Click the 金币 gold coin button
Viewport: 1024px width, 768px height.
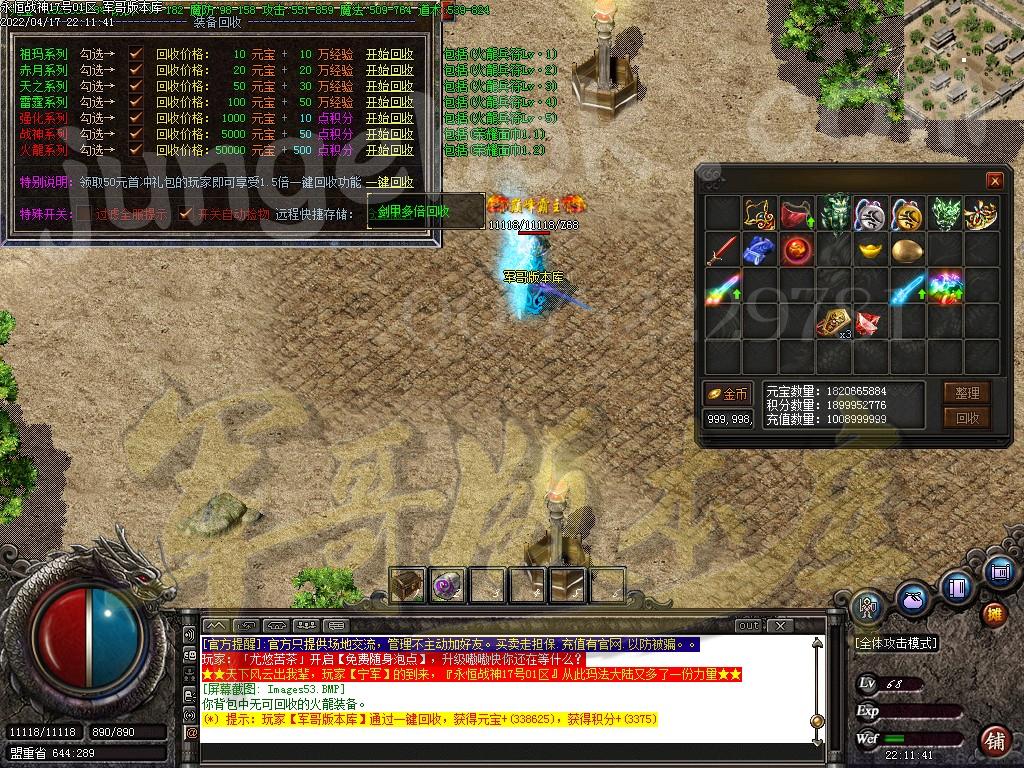click(727, 394)
